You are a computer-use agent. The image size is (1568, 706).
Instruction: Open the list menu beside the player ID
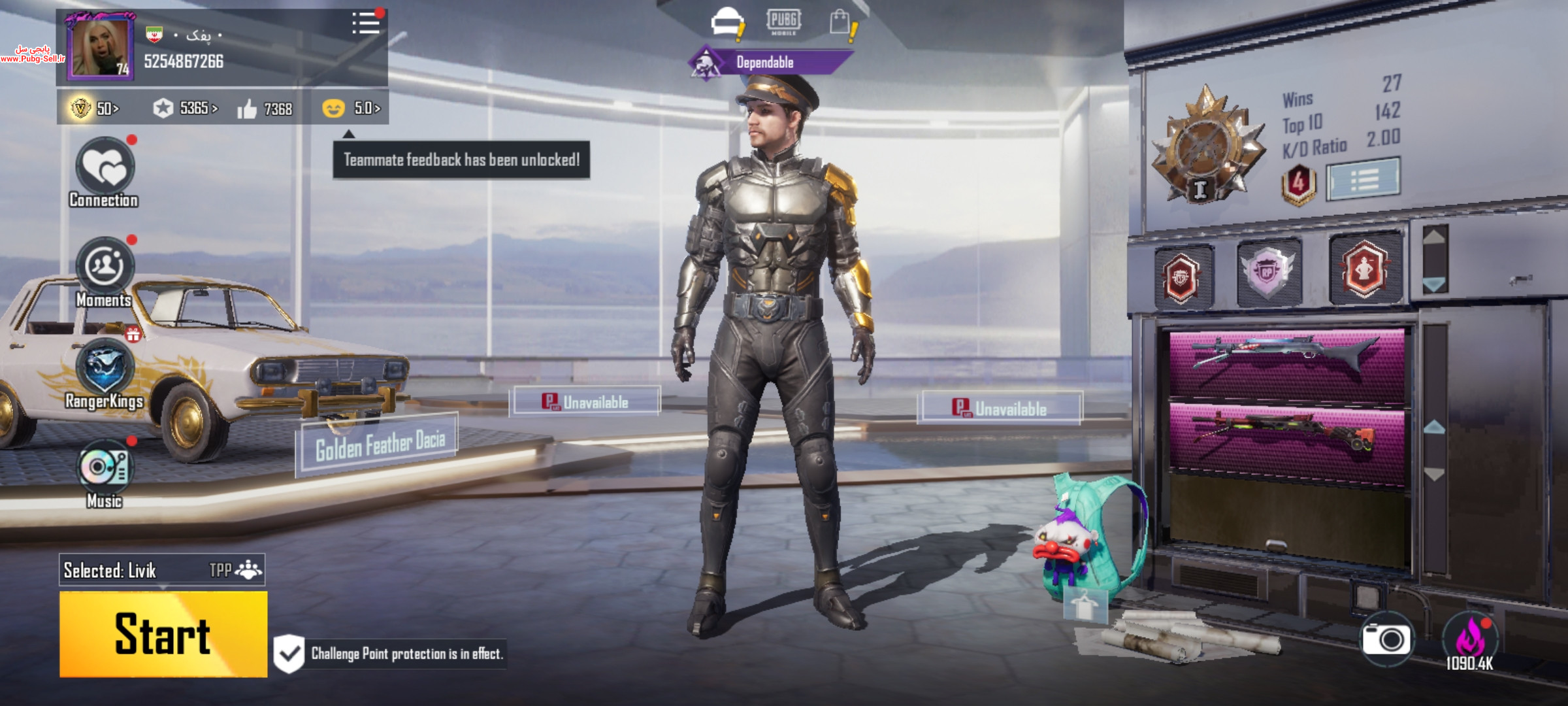pos(366,24)
